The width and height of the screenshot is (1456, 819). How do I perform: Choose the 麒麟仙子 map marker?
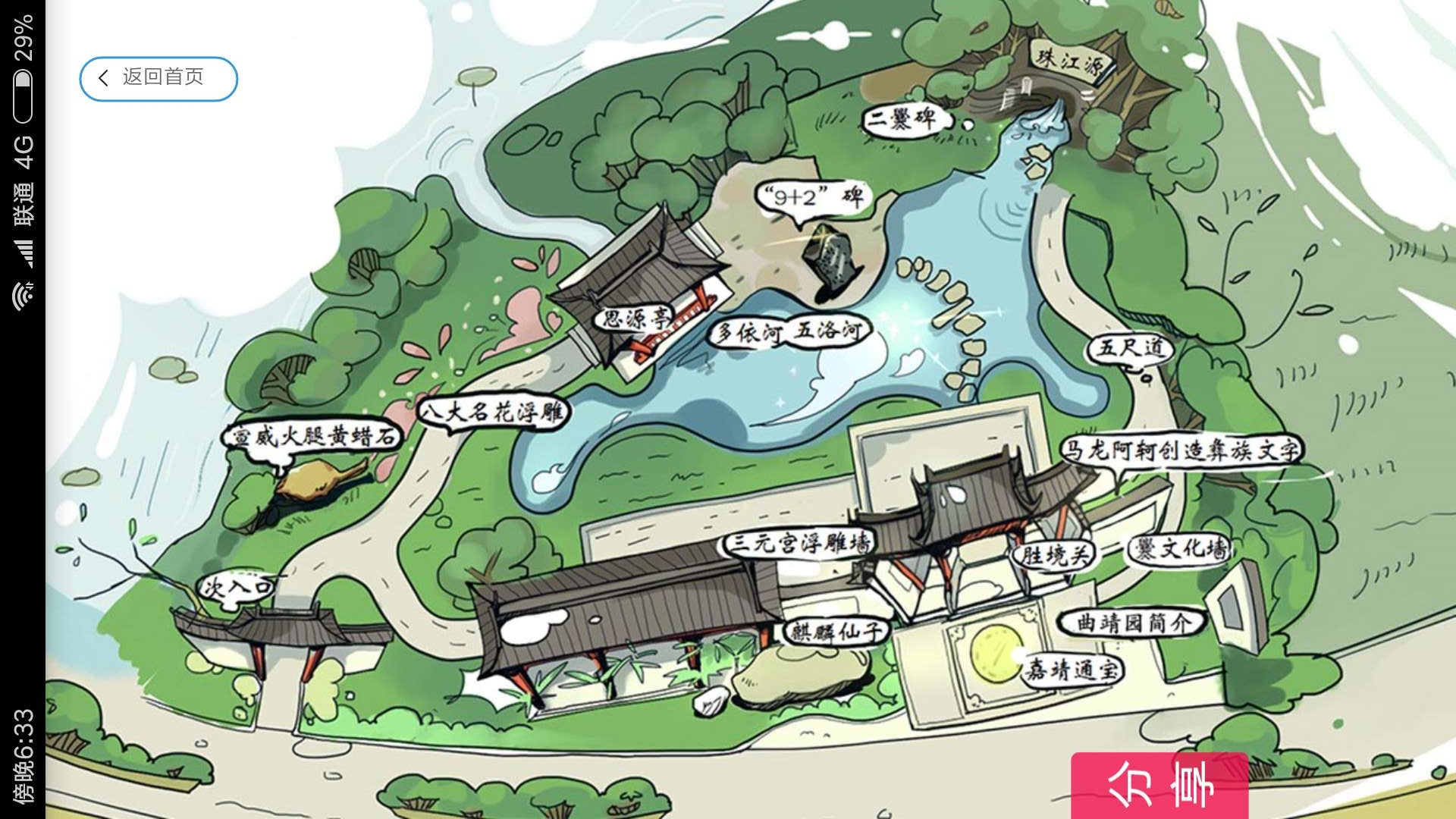836,631
